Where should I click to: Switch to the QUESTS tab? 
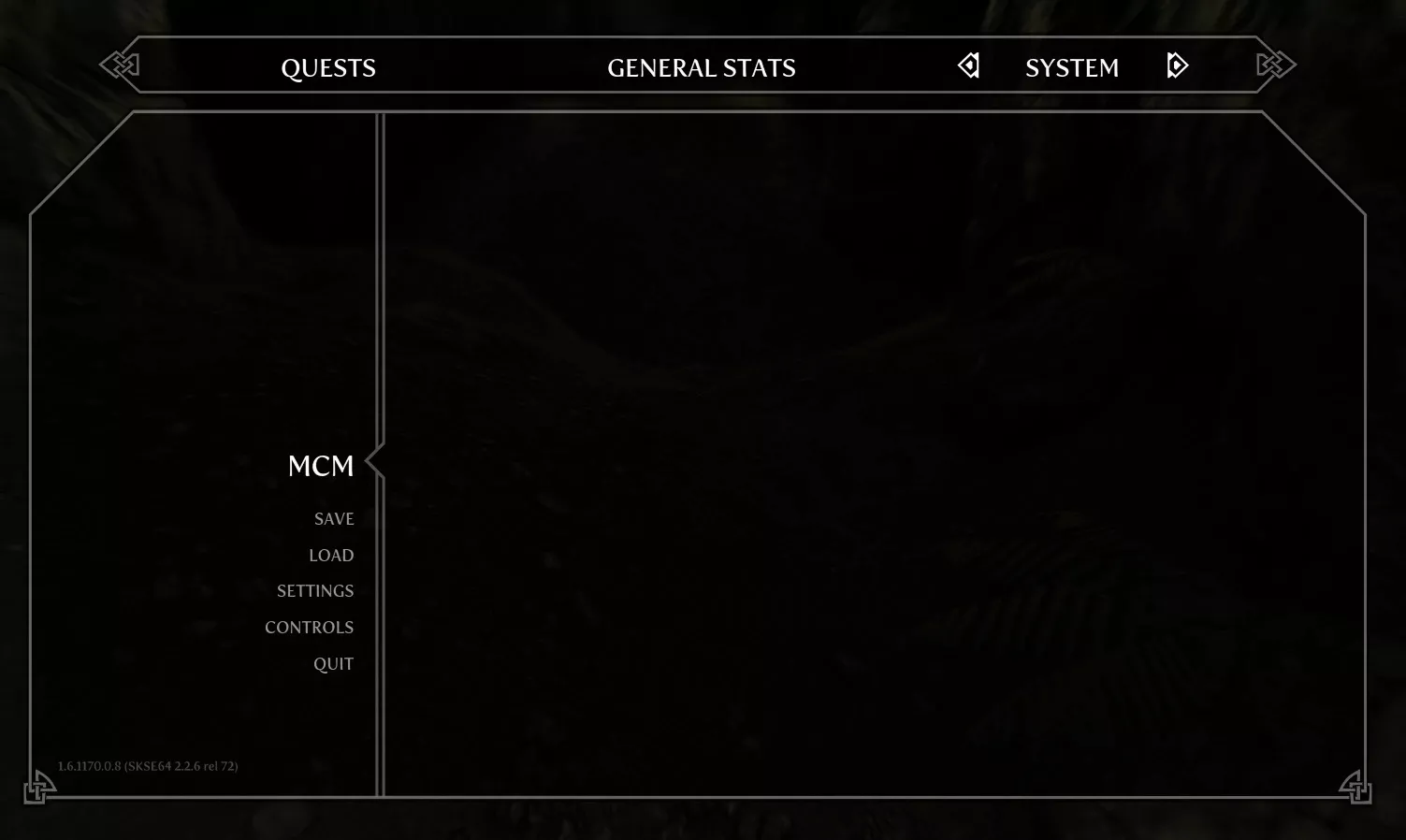(x=328, y=67)
